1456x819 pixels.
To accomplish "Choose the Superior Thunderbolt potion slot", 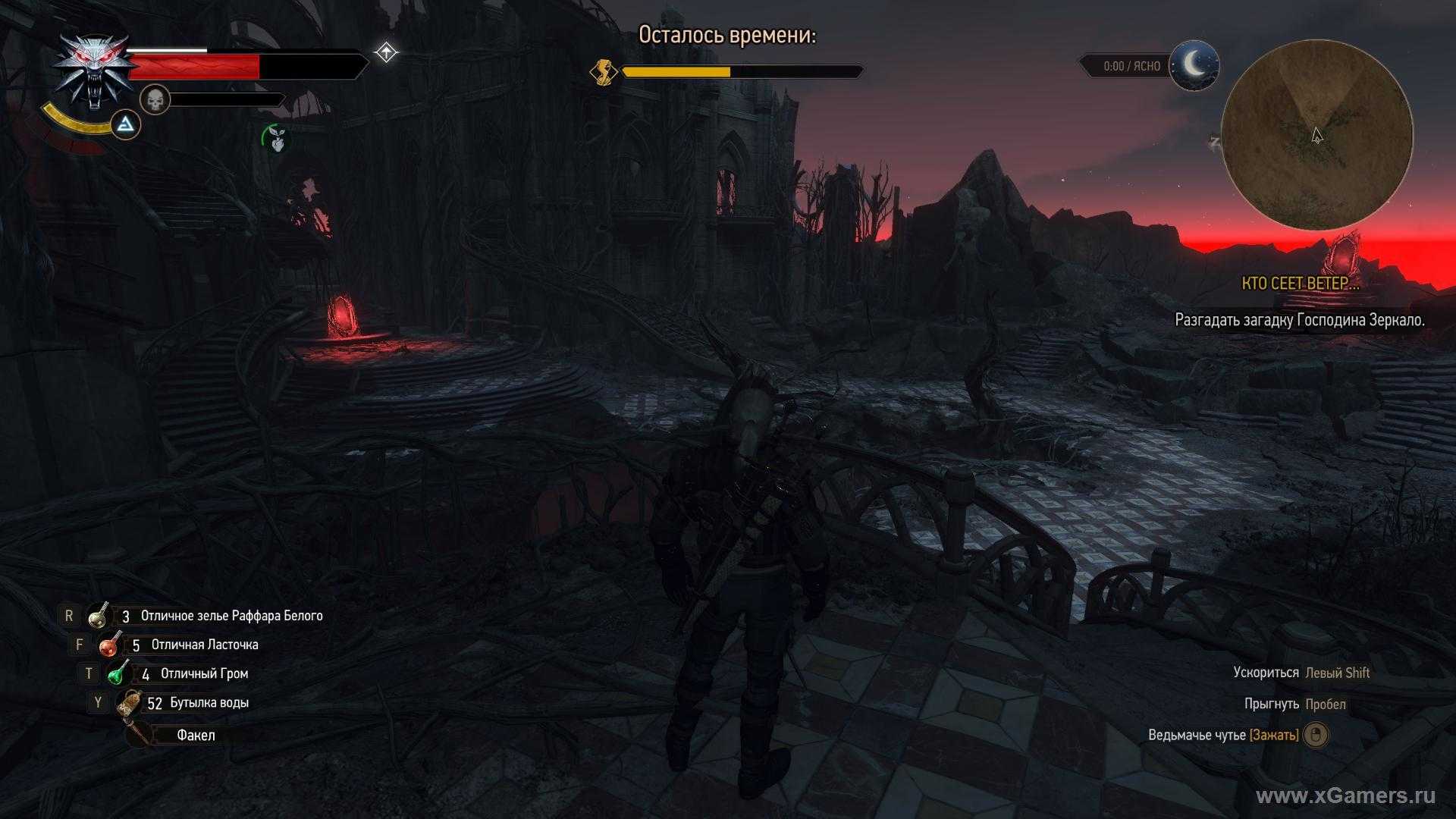I will [118, 673].
